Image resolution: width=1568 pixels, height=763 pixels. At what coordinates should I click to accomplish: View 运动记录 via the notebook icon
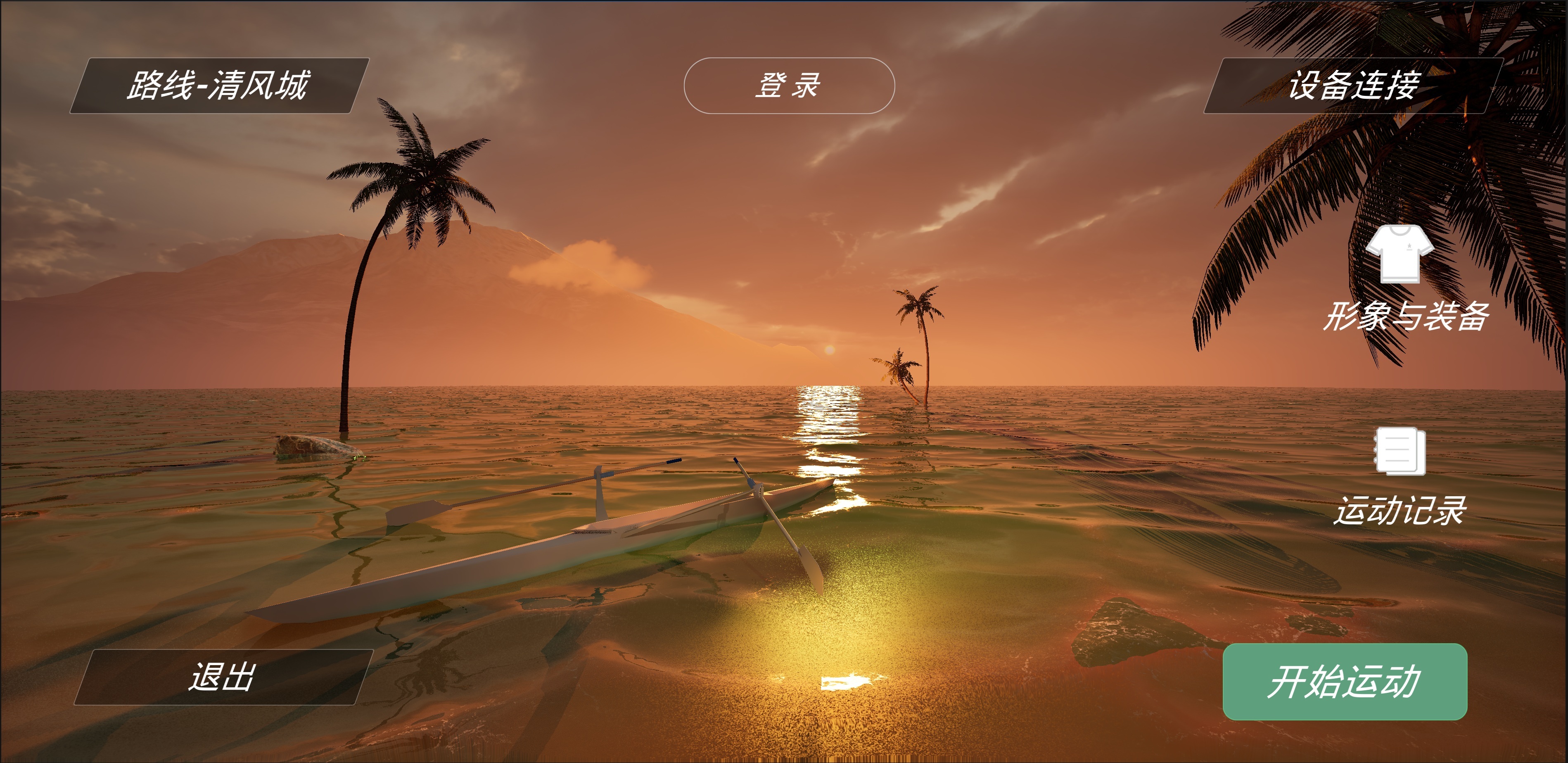coord(1400,451)
